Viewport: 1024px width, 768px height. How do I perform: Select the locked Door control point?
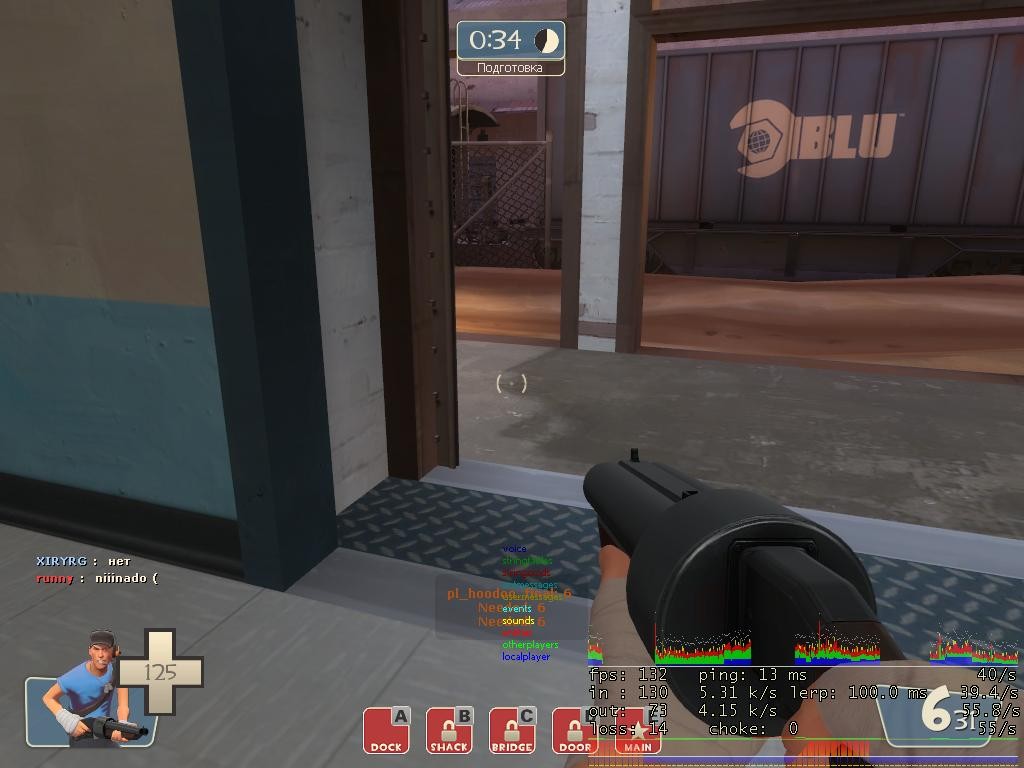(x=574, y=730)
